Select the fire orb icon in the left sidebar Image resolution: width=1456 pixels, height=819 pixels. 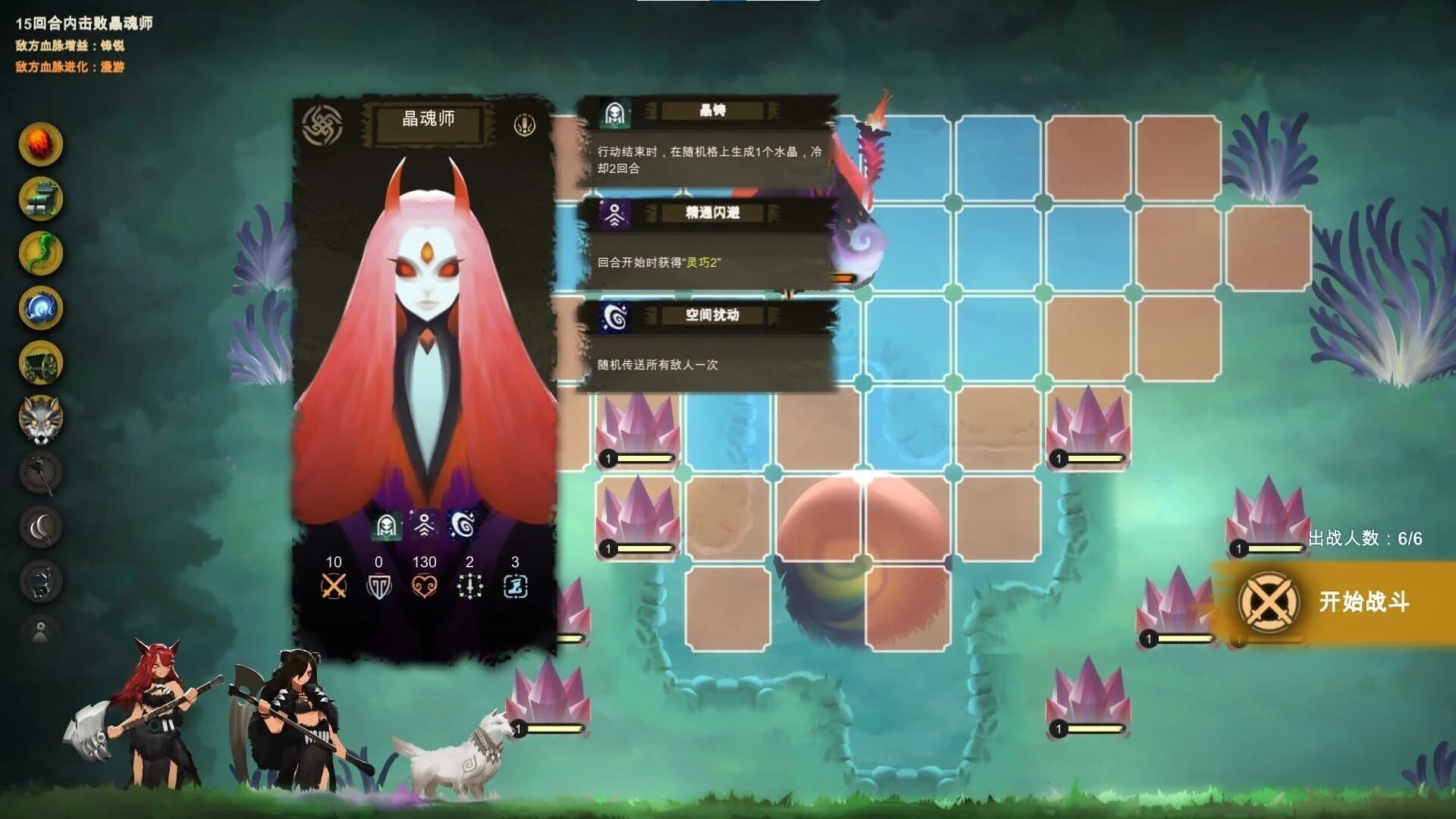click(42, 144)
